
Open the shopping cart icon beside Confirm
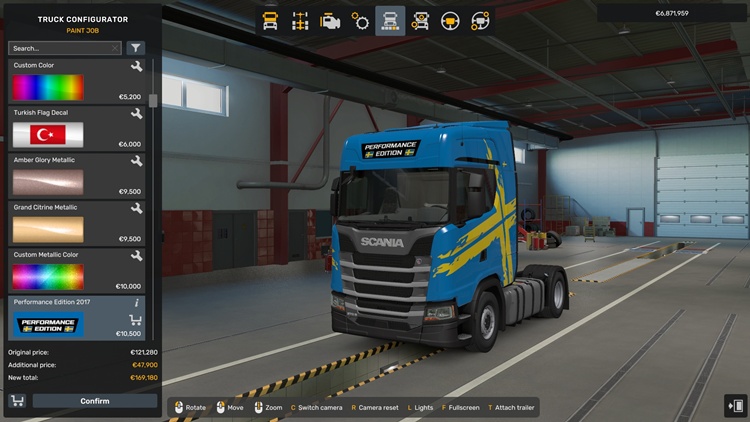tap(17, 401)
